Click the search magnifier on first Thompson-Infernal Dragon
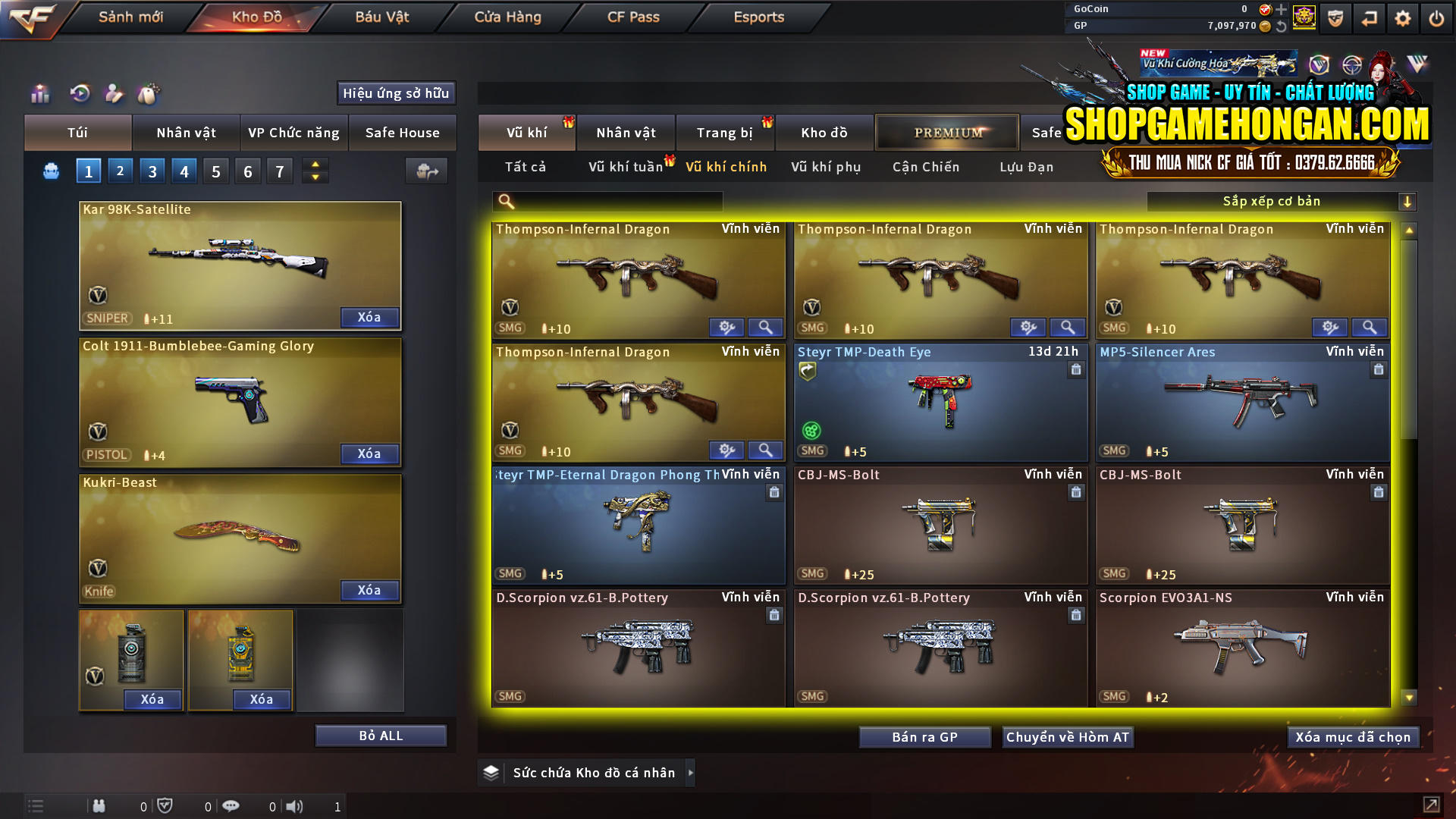Screen dimensions: 1456x819 765,327
